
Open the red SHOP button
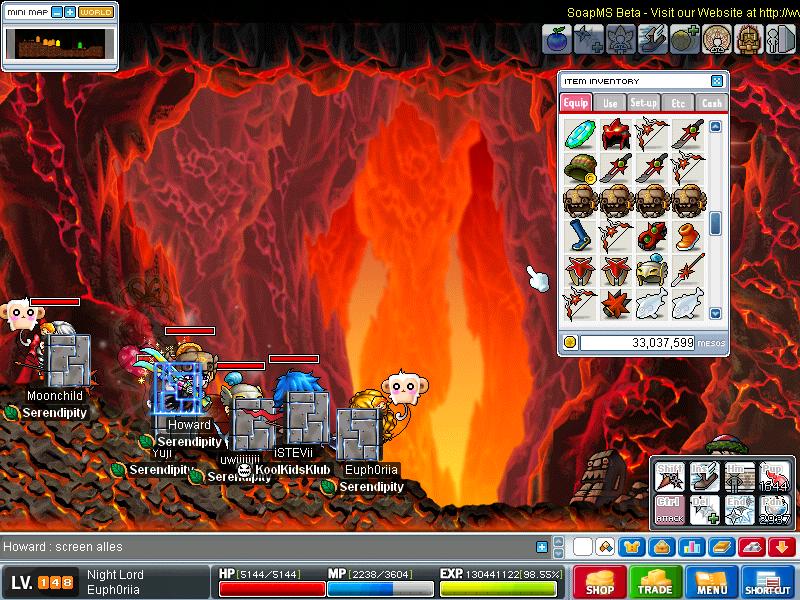click(600, 582)
